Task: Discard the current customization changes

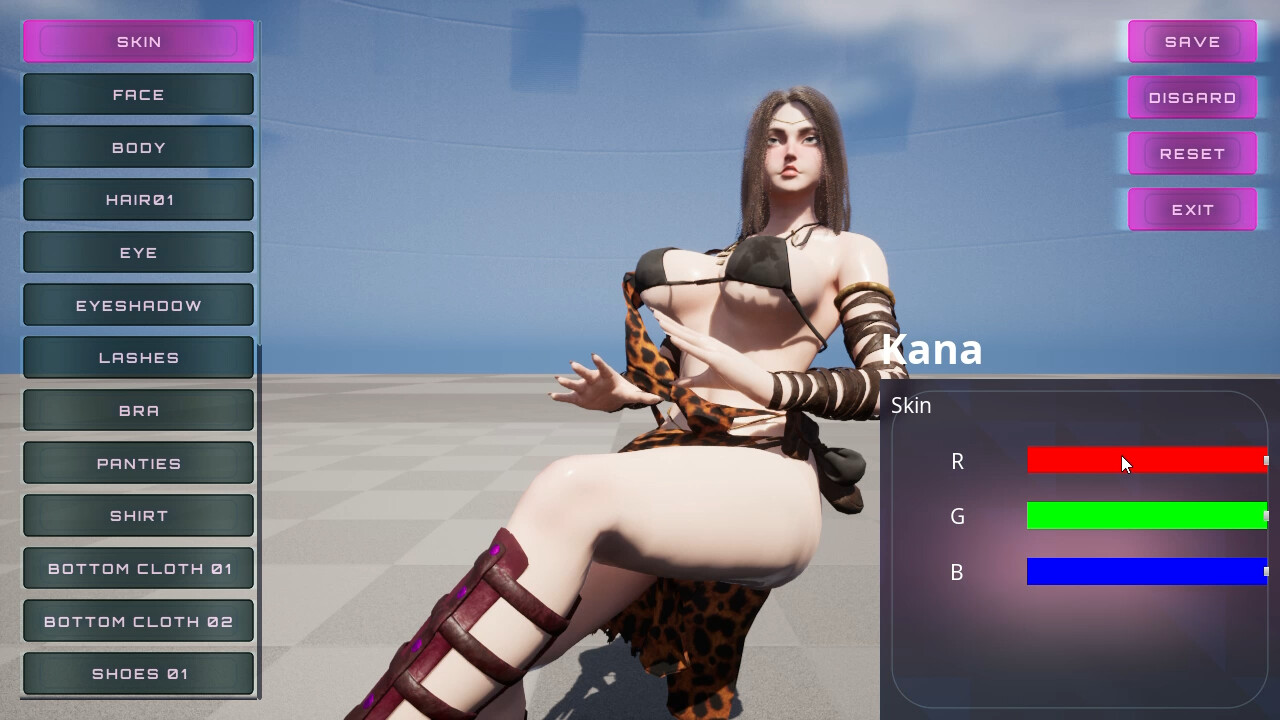Action: click(1192, 97)
